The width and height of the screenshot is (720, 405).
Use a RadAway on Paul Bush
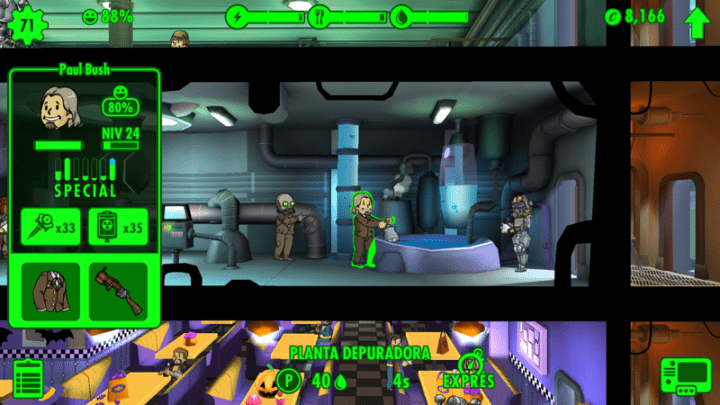coord(118,227)
